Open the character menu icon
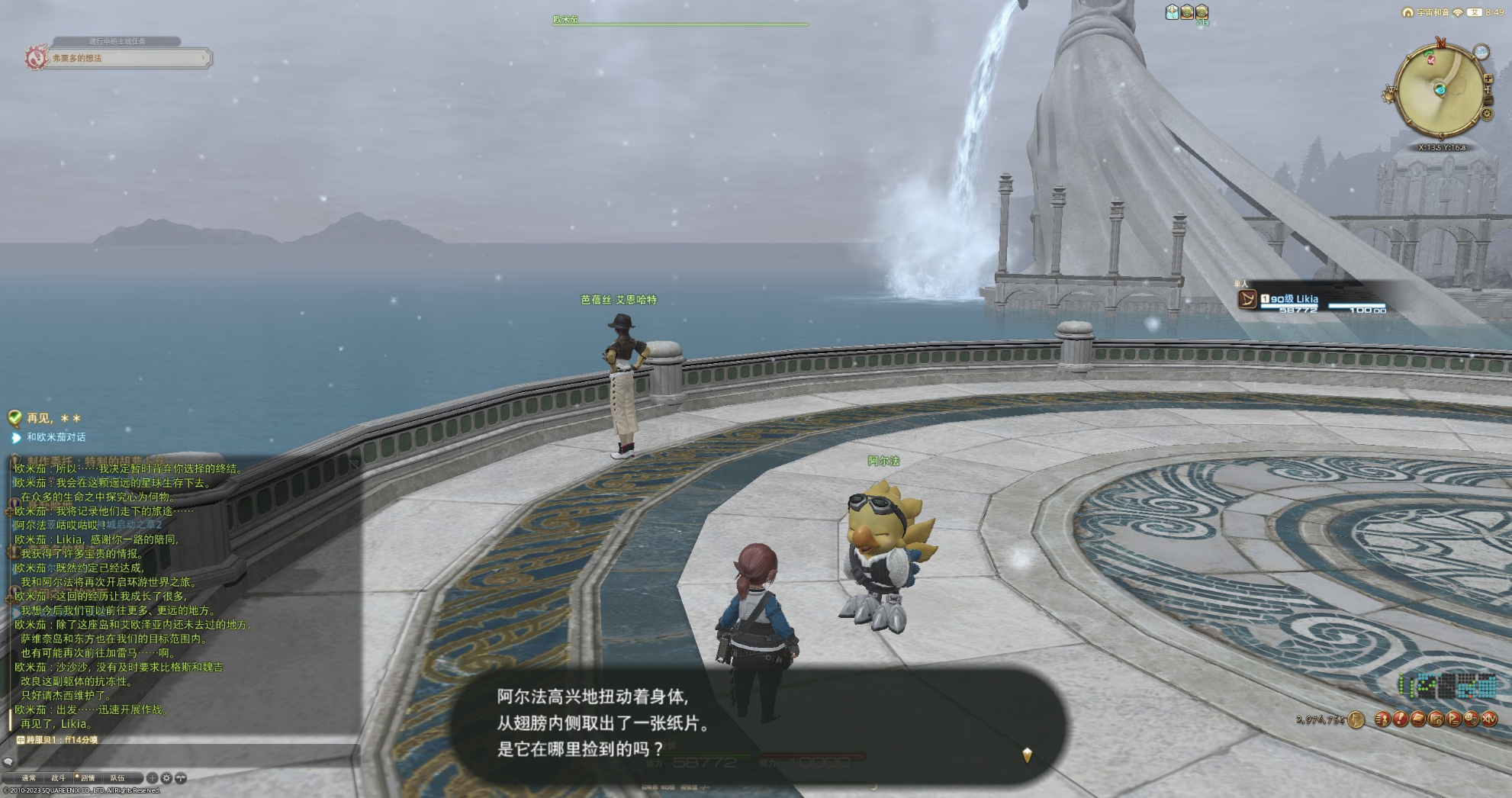This screenshot has height=798, width=1512. tap(1382, 719)
